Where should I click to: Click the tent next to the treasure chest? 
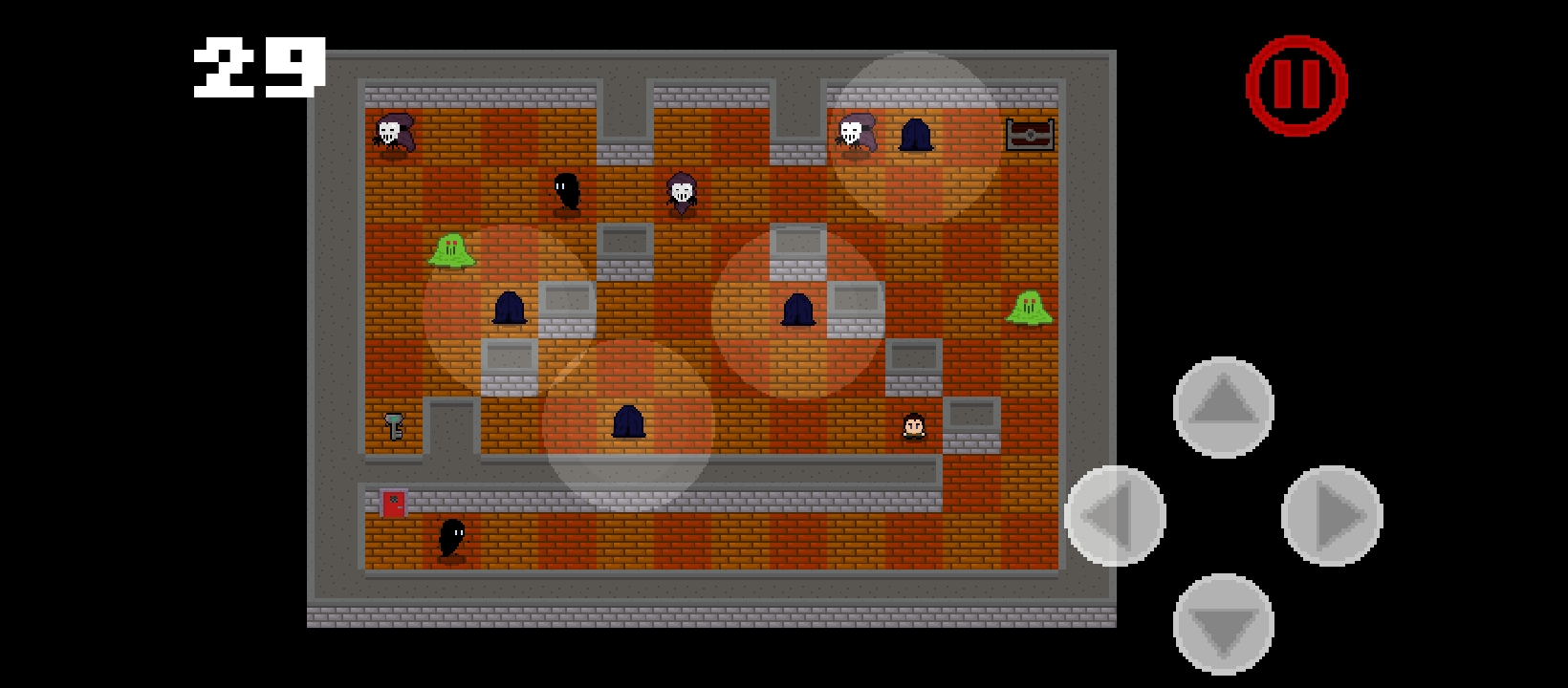tap(916, 137)
